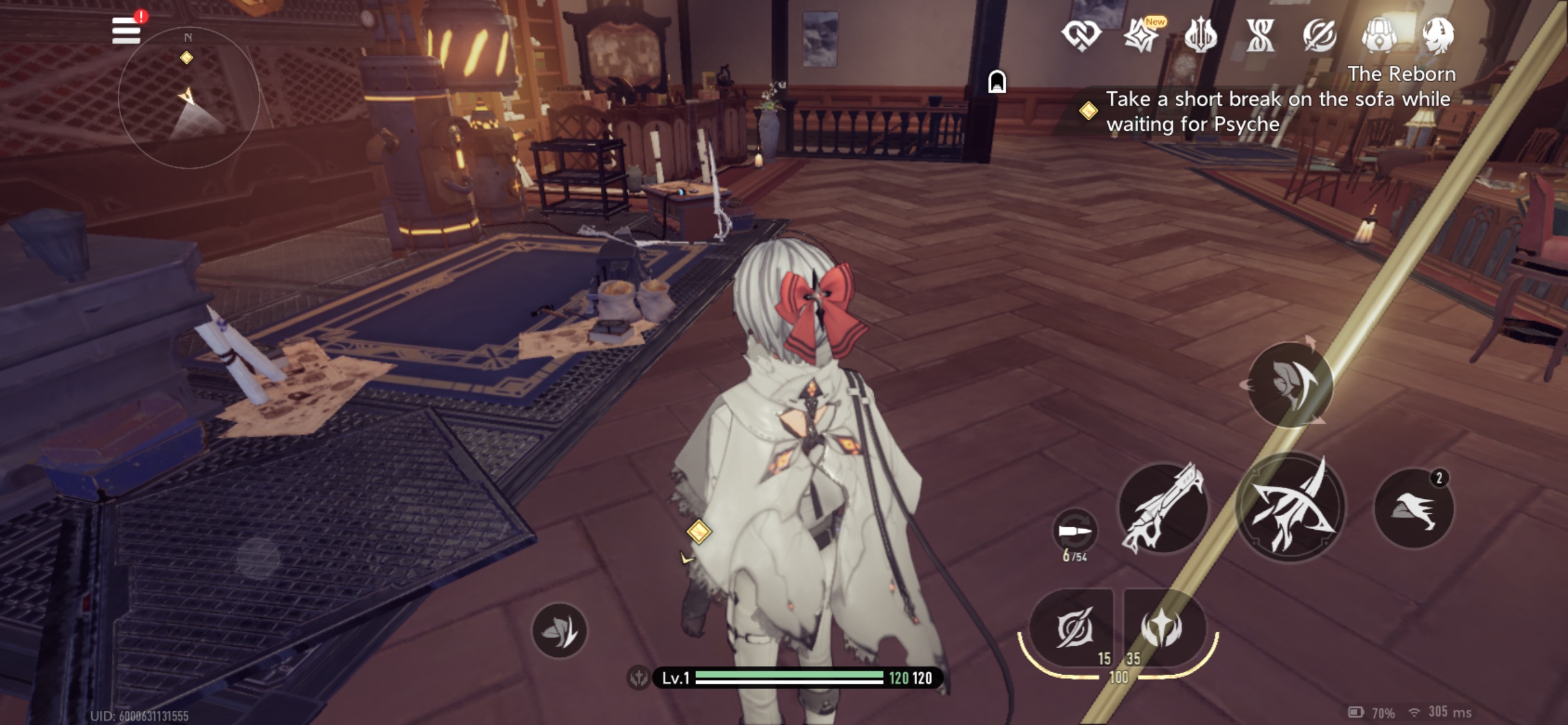Open the star icon marked New
Screen dimensions: 1568x725
click(1141, 35)
